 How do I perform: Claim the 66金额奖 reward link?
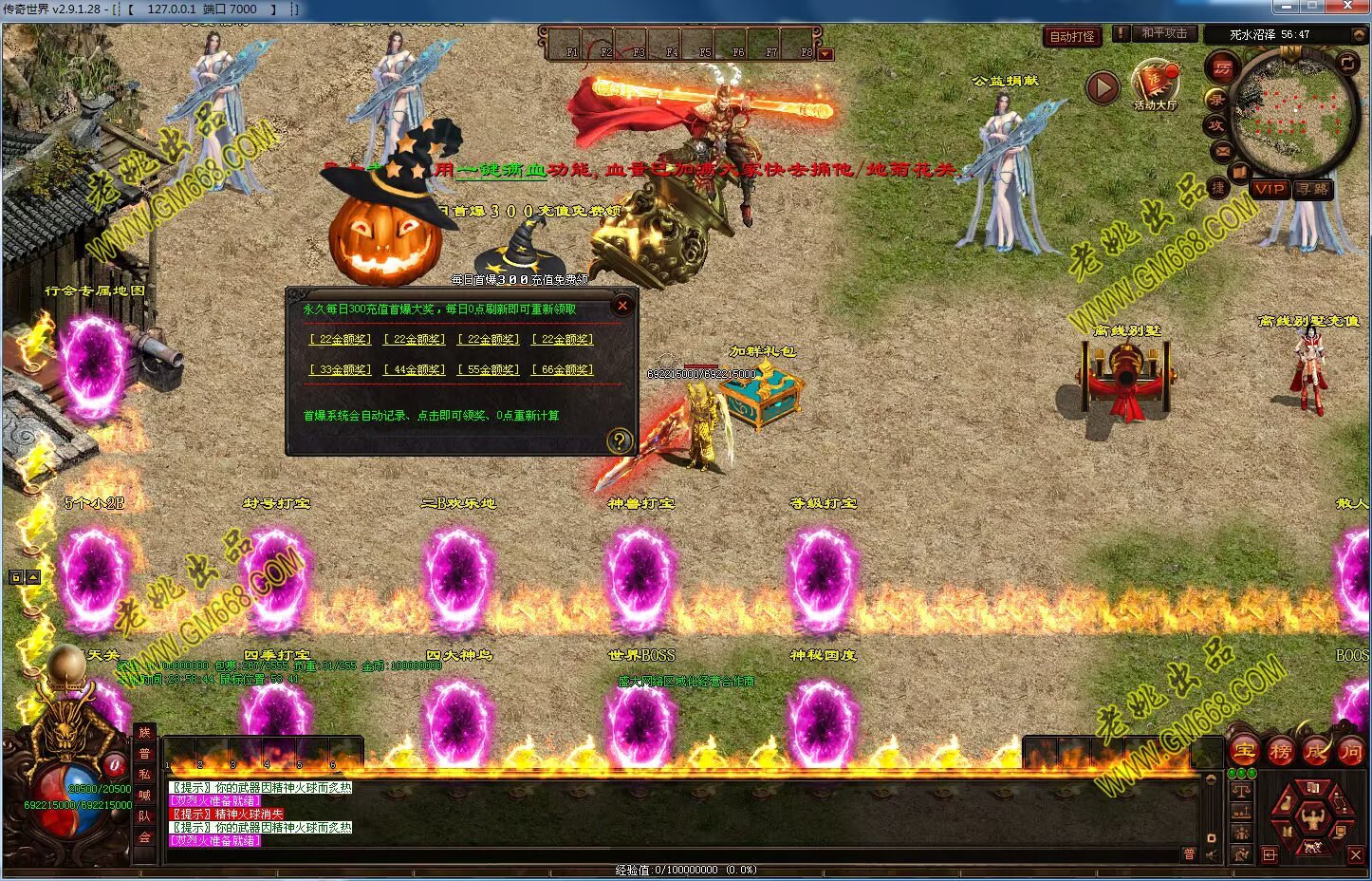pos(563,369)
